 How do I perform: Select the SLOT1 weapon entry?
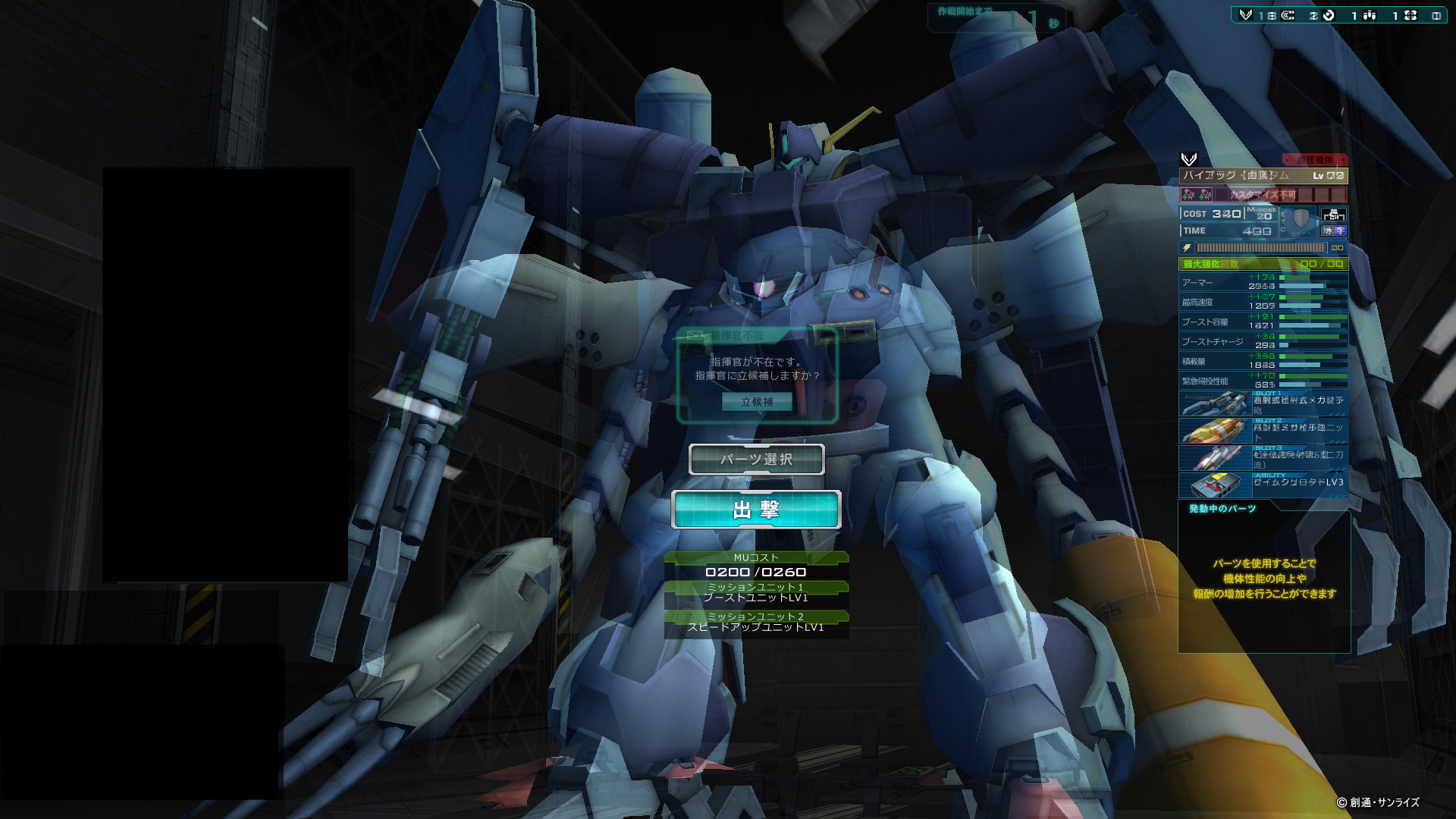pyautogui.click(x=1263, y=403)
